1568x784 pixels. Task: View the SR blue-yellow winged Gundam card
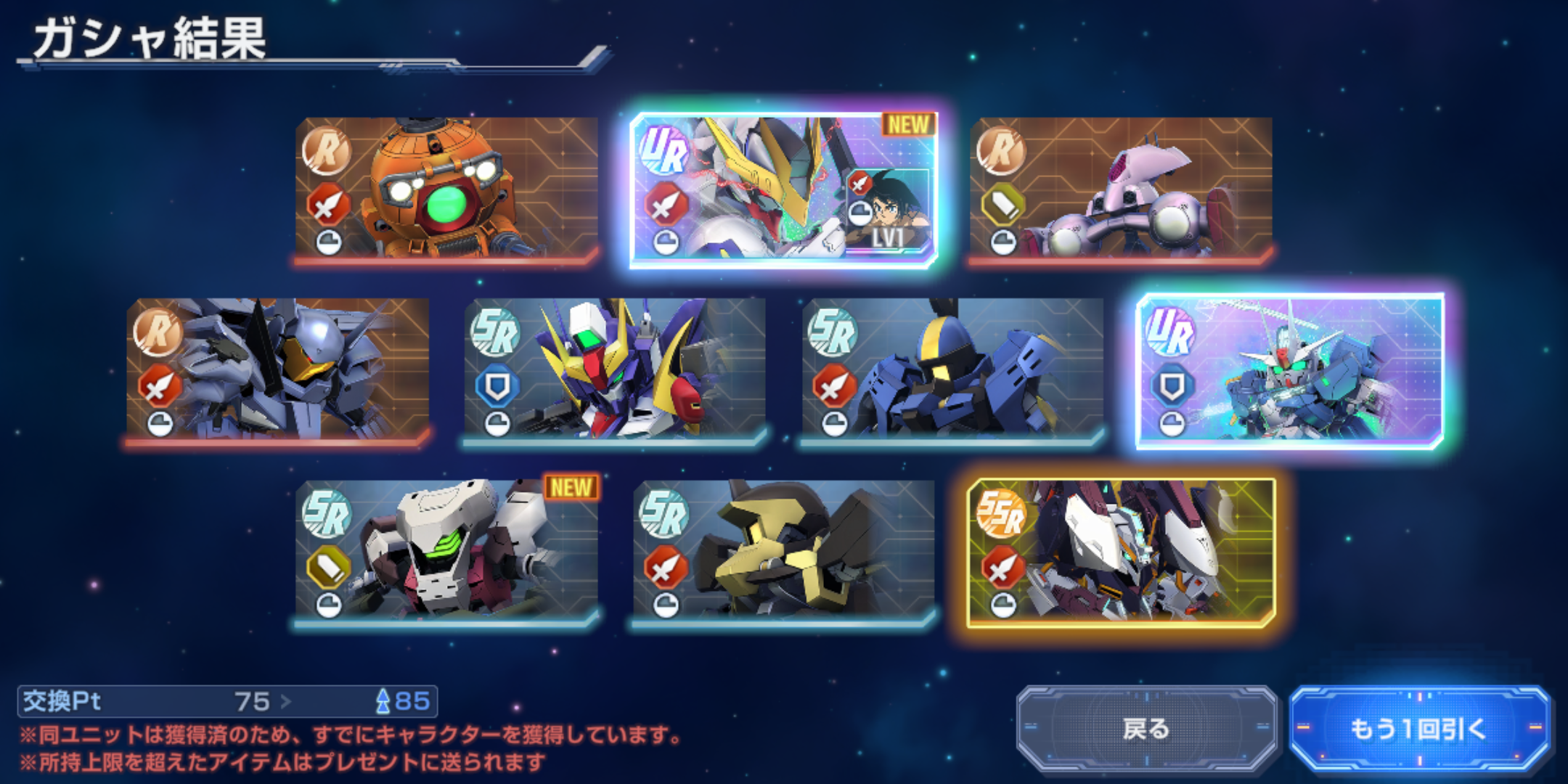coord(615,369)
